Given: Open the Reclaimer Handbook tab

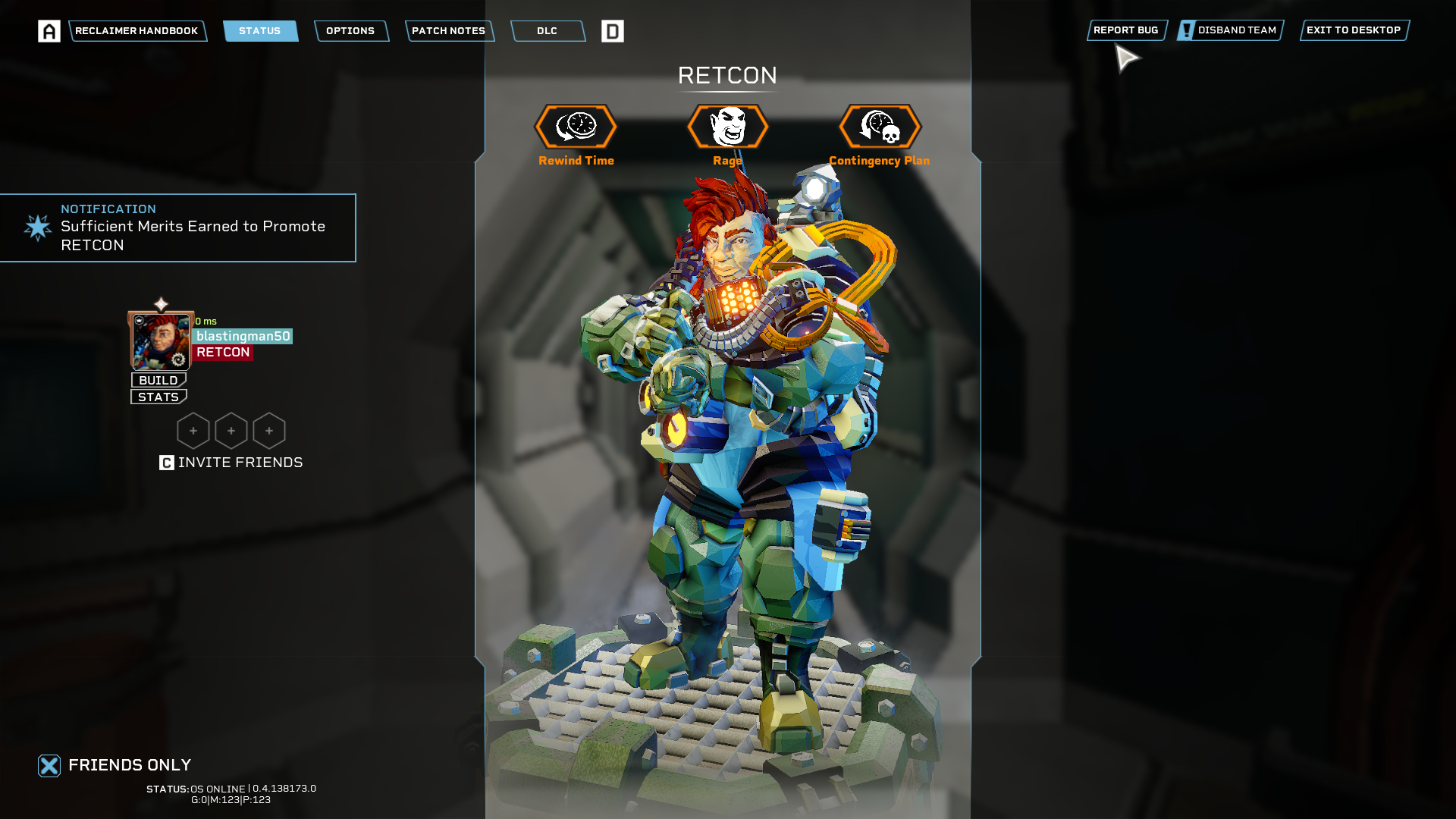Looking at the screenshot, I should (136, 31).
